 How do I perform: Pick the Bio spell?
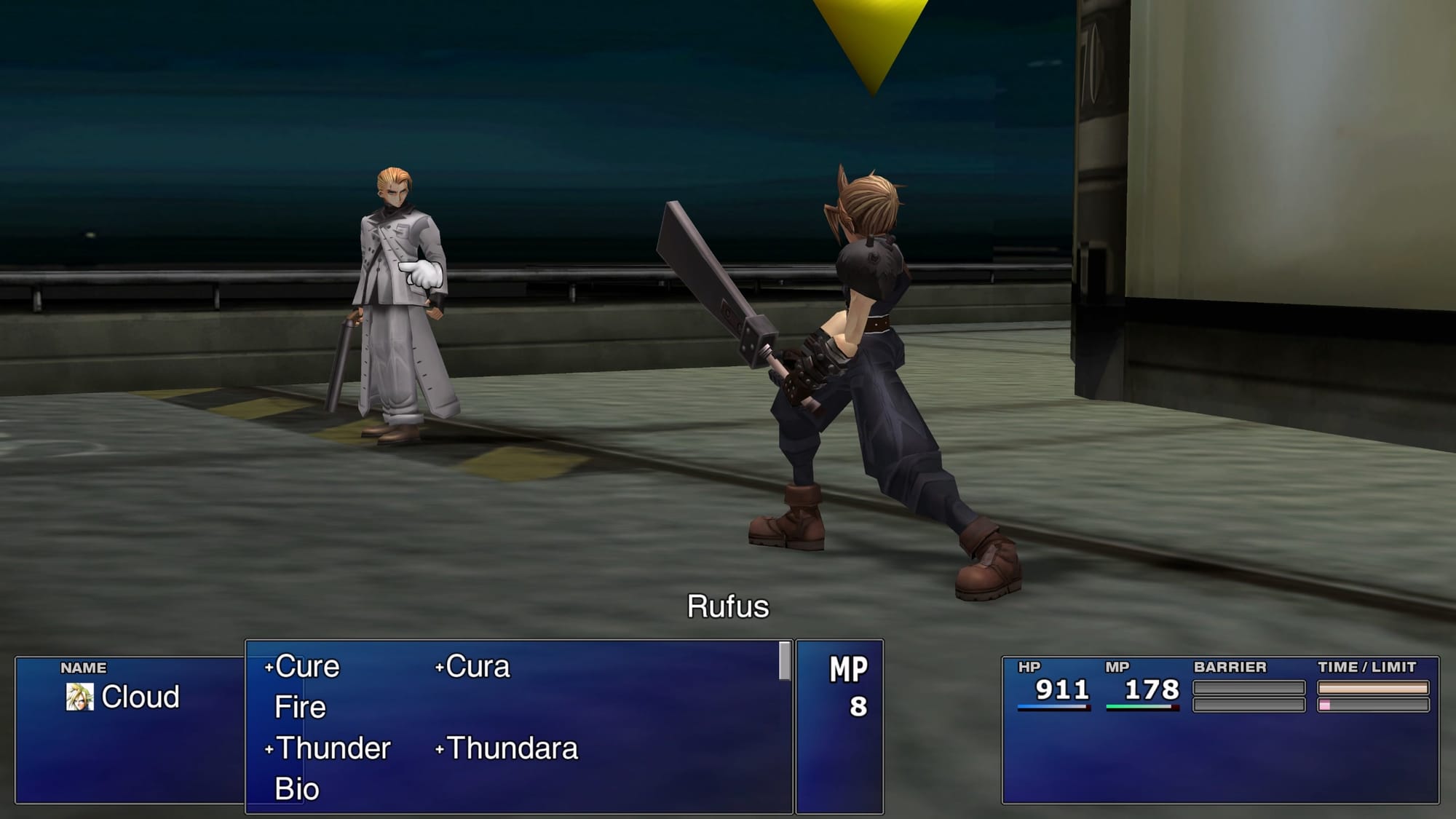[x=297, y=789]
